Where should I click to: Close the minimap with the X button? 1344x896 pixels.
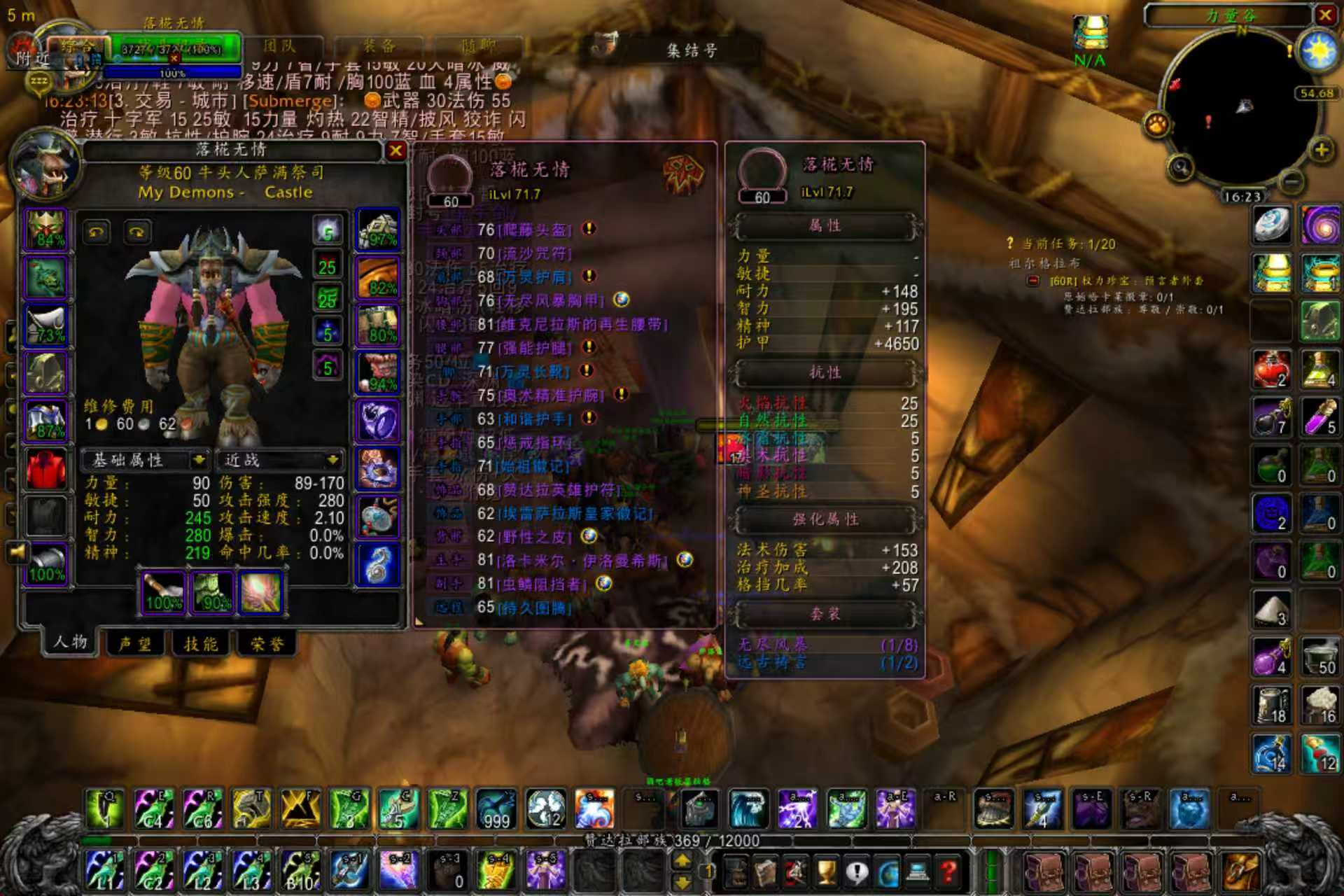1325,15
